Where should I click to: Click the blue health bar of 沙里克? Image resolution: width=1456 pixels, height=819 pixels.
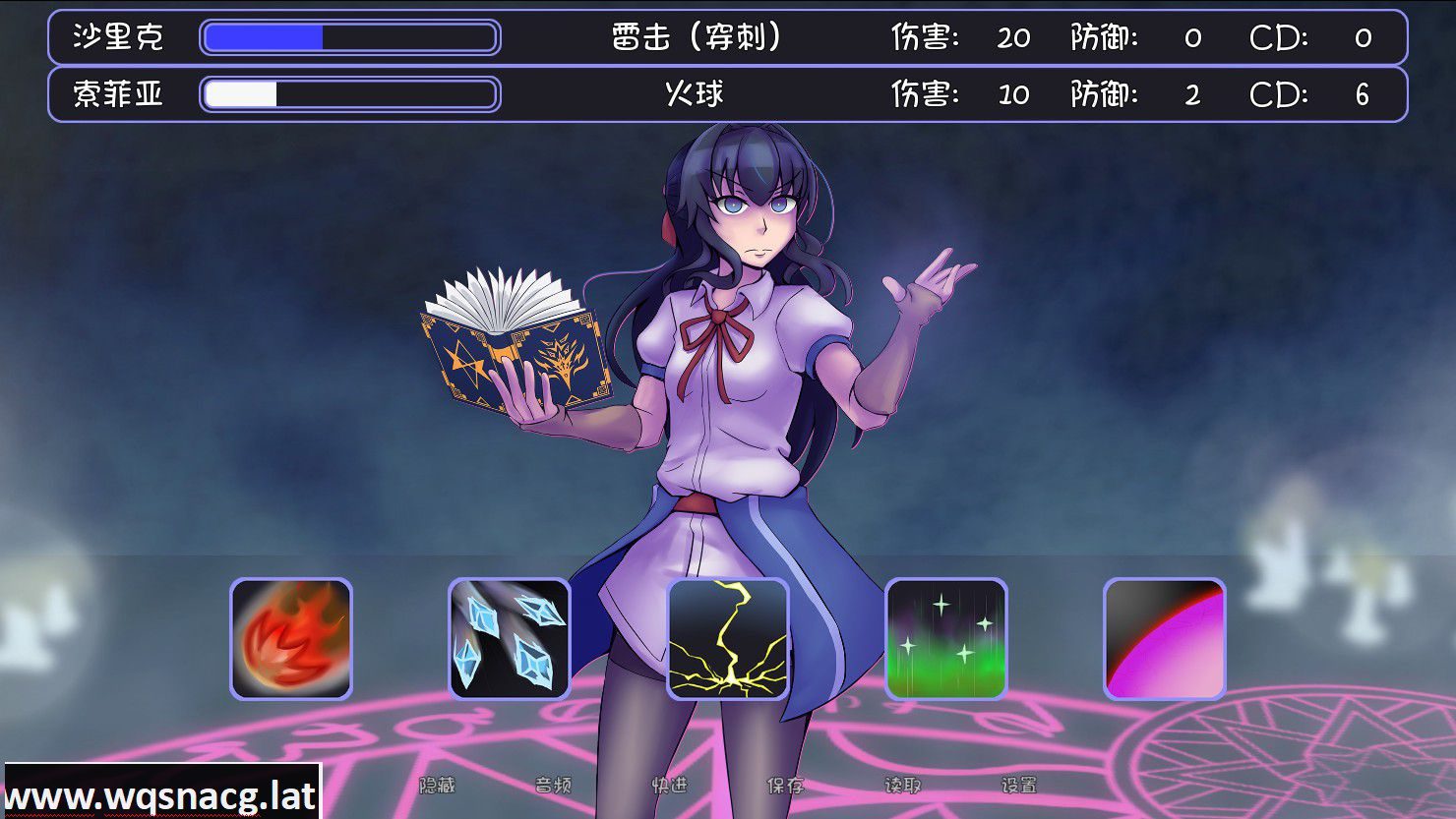click(266, 37)
